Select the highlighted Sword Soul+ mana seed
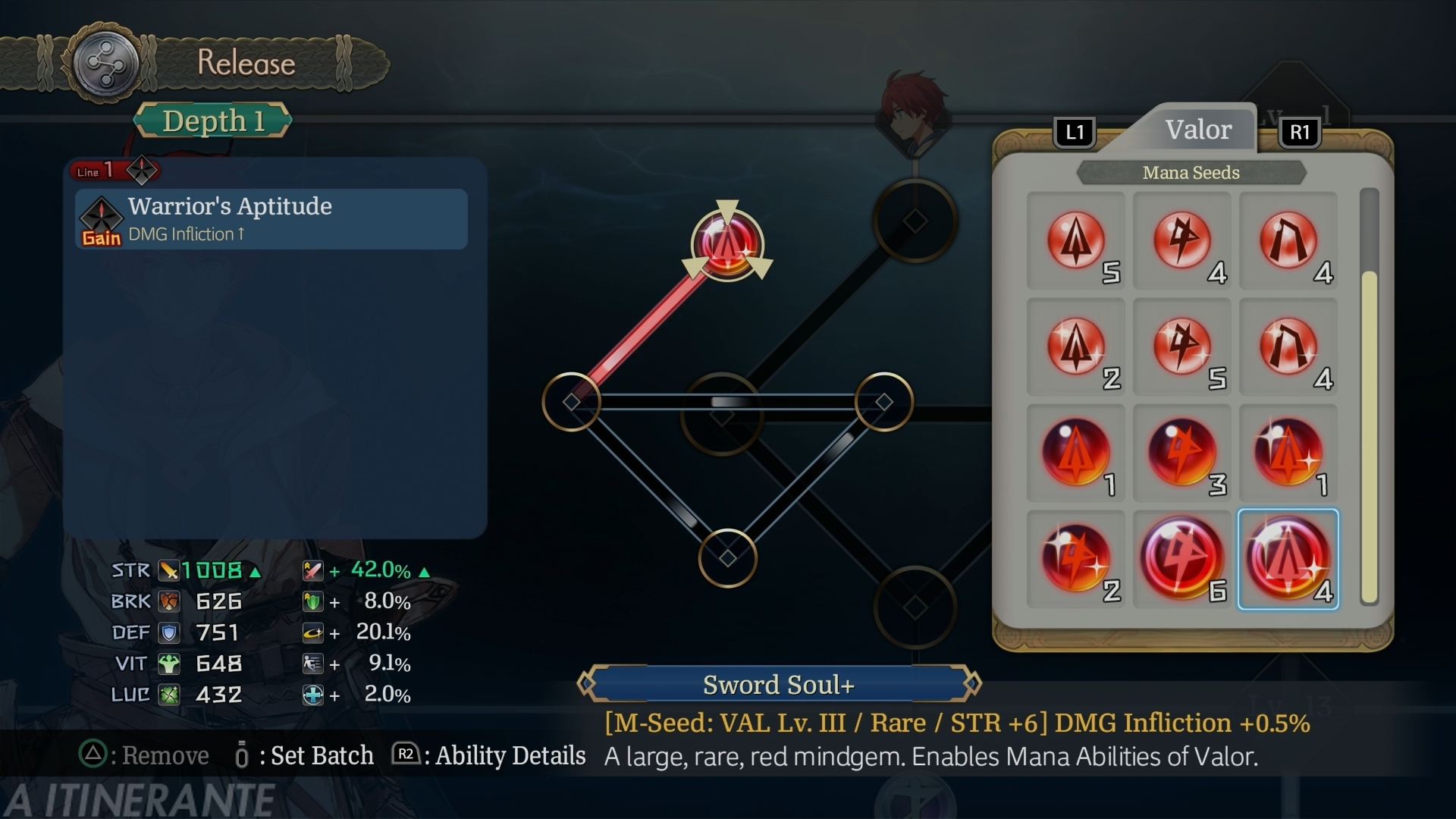 tap(1288, 560)
